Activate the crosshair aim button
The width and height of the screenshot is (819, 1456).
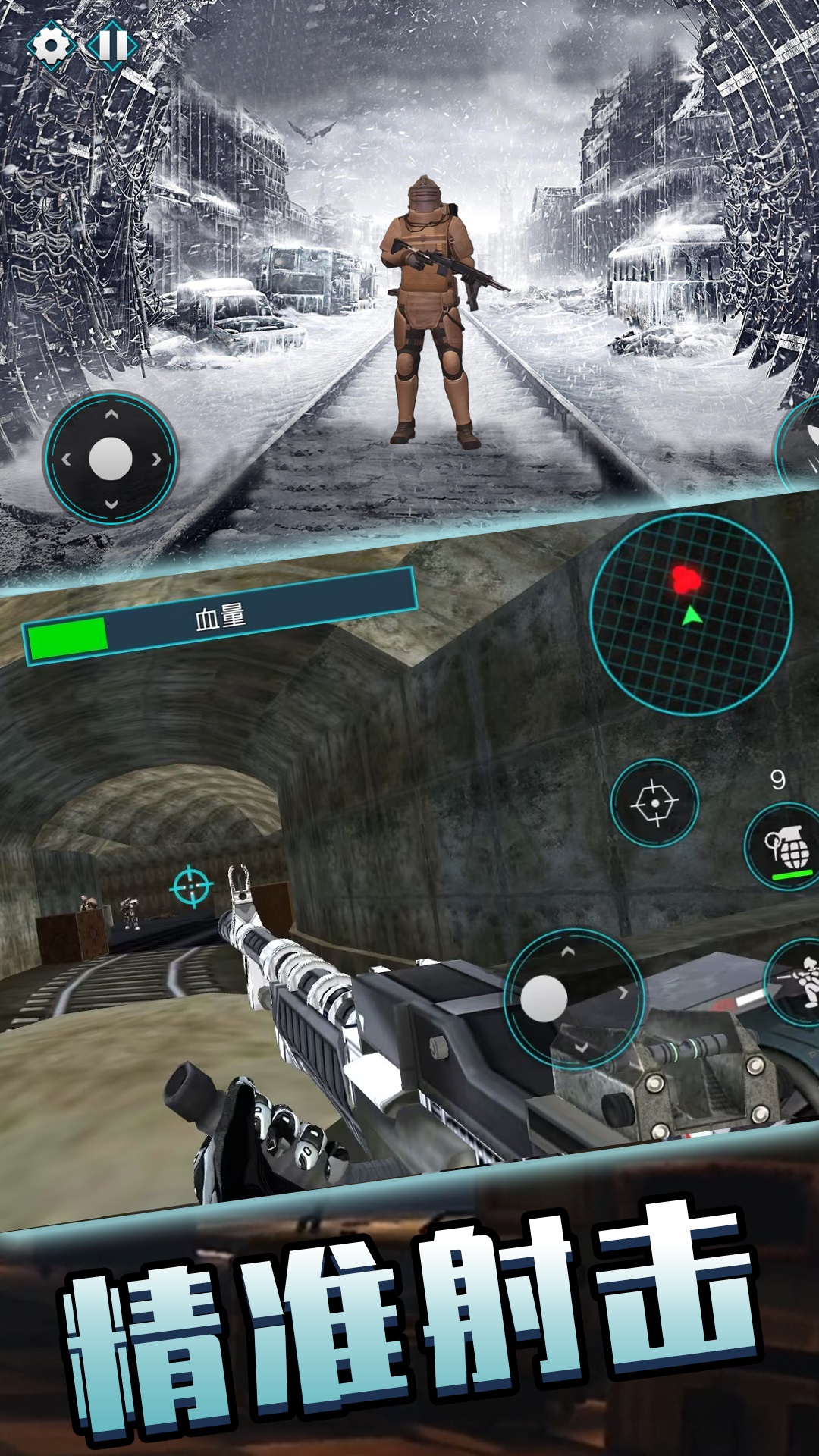coord(654,802)
